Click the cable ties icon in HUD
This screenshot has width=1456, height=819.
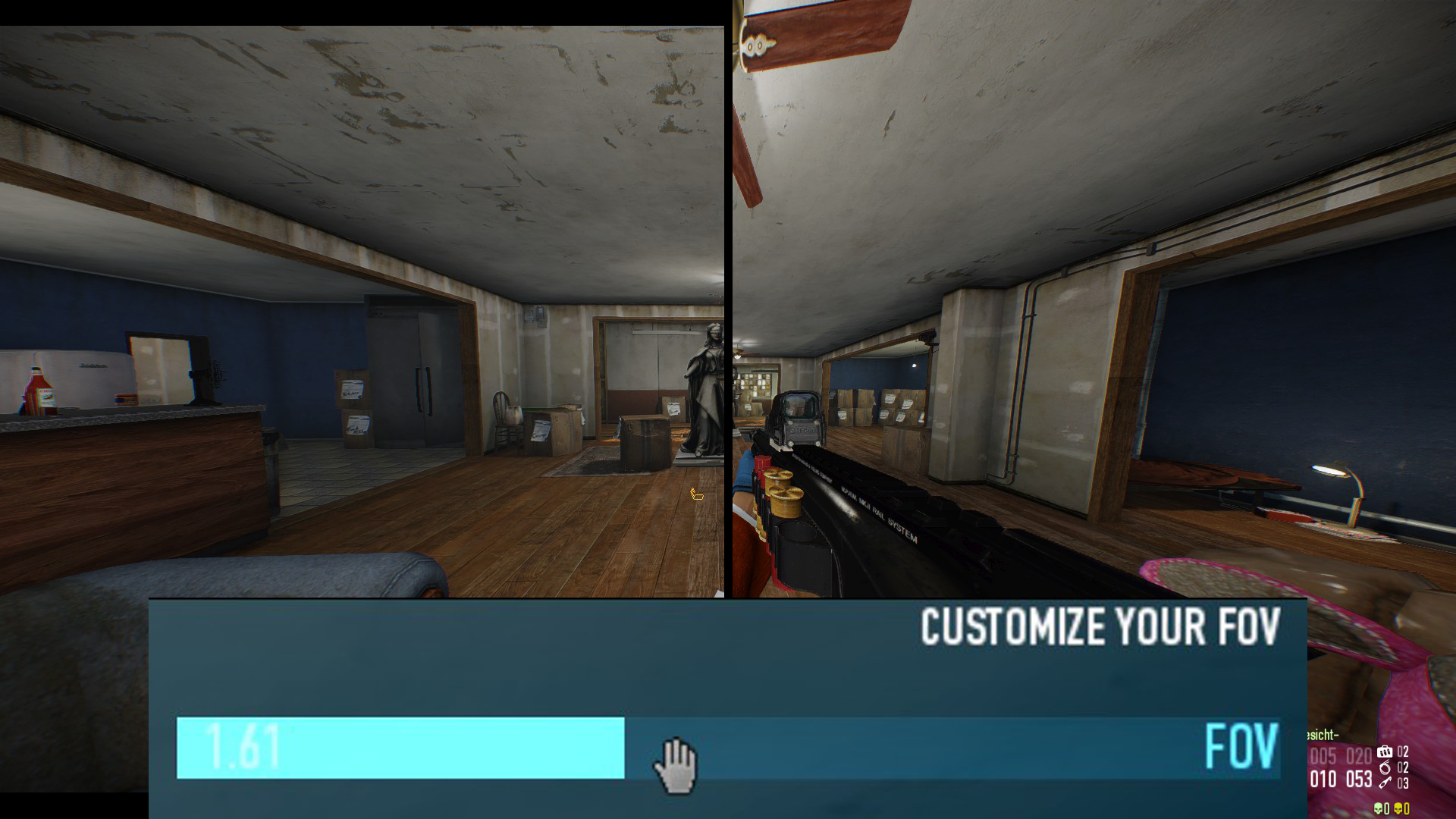point(1385,768)
